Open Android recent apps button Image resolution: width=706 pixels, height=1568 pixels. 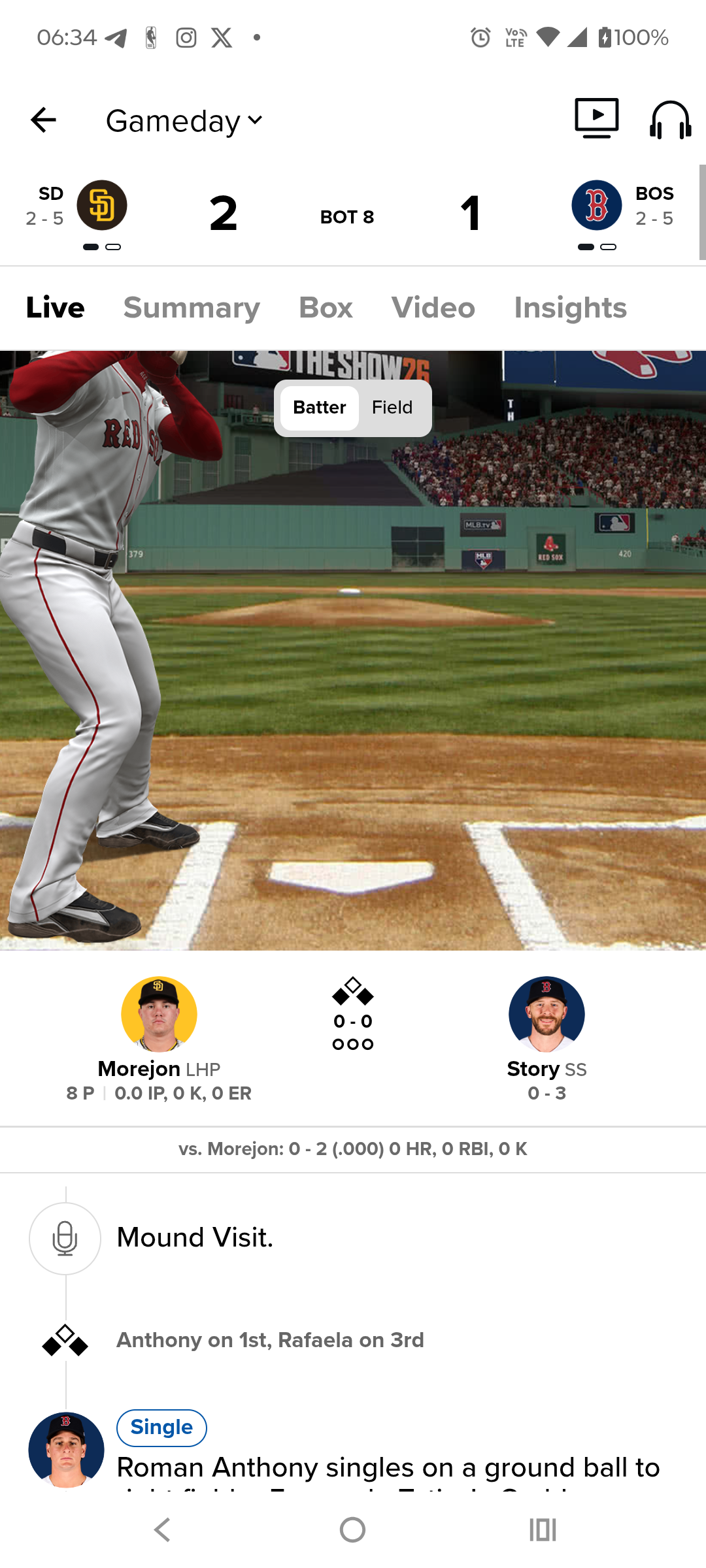(x=543, y=1529)
